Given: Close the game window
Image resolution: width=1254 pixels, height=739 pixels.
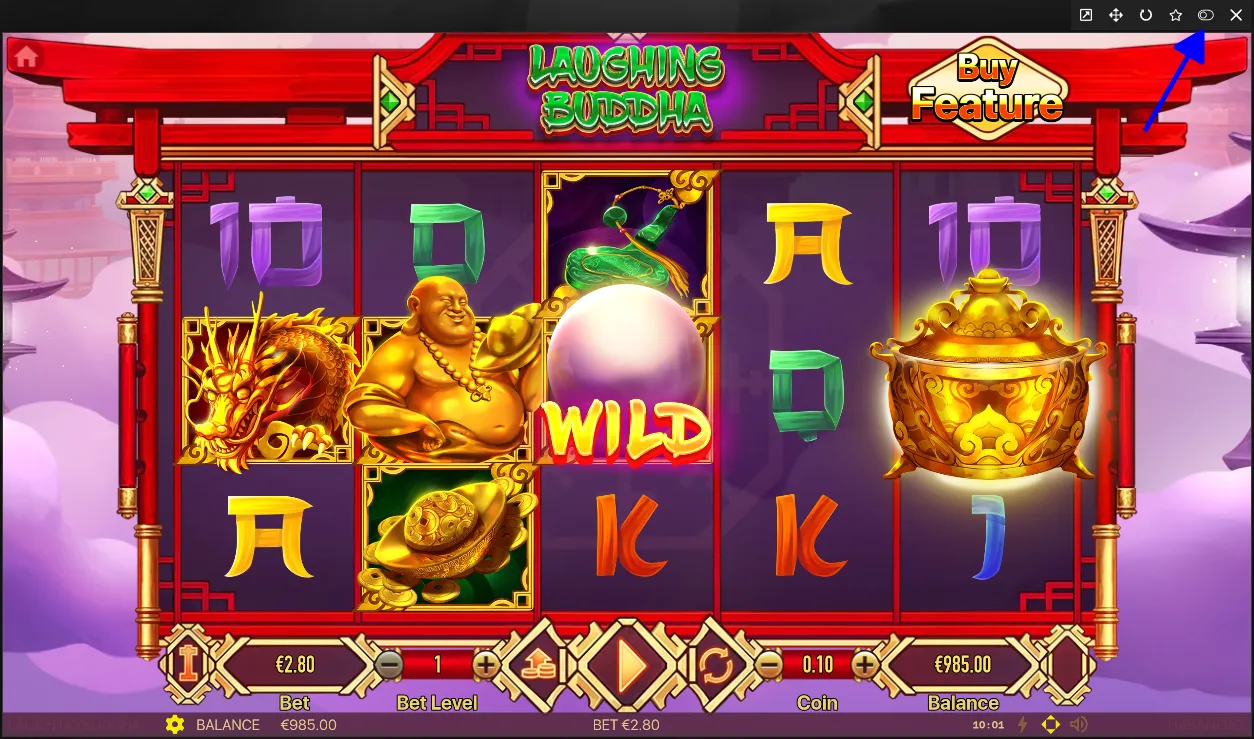Looking at the screenshot, I should pyautogui.click(x=1236, y=15).
